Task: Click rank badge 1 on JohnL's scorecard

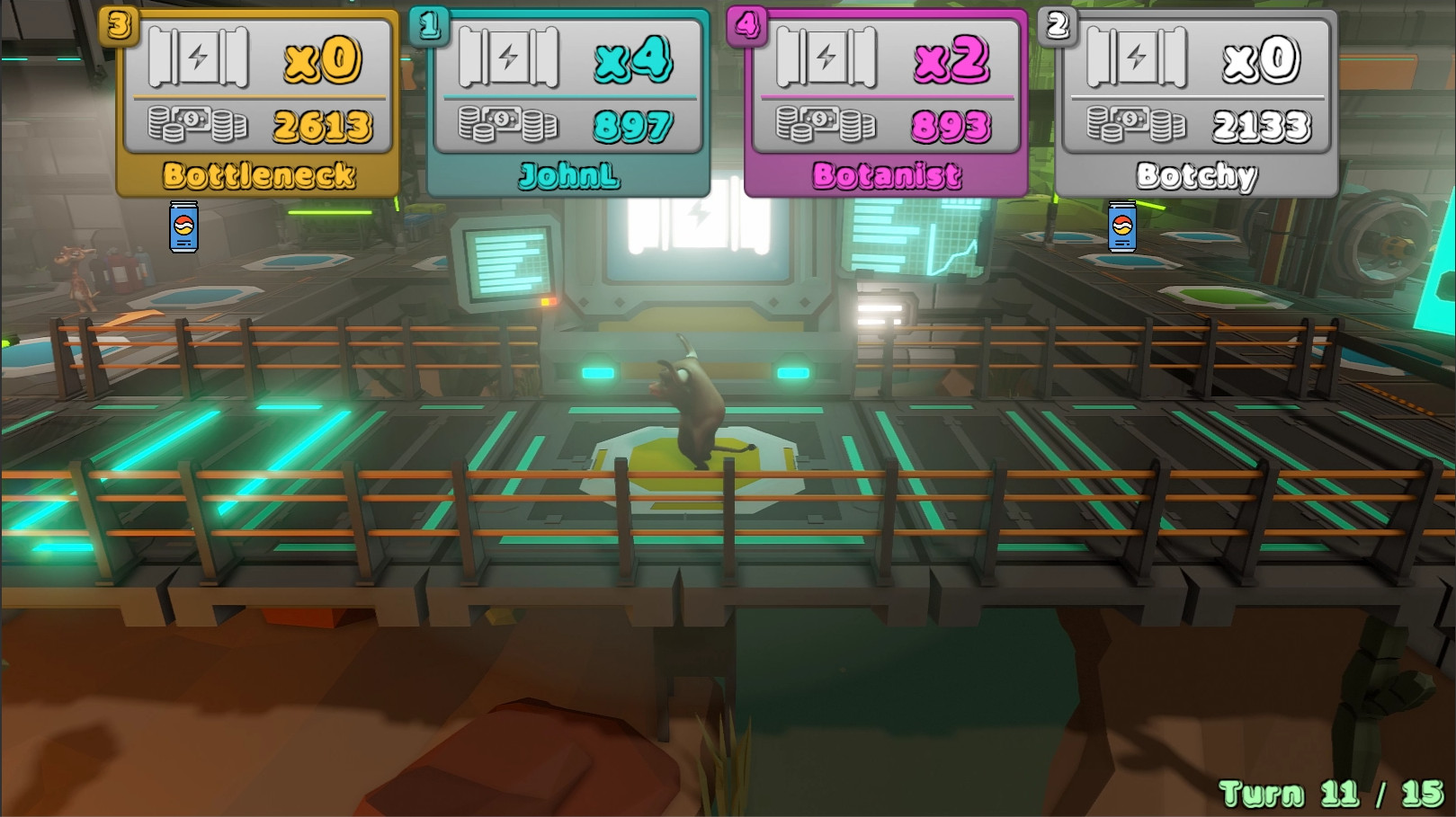Action: tap(430, 26)
